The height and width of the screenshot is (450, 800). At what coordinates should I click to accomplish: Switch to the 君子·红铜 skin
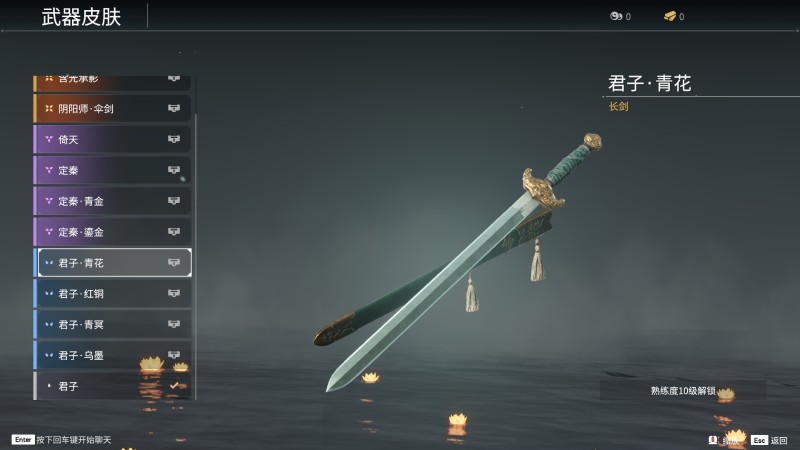click(x=112, y=294)
